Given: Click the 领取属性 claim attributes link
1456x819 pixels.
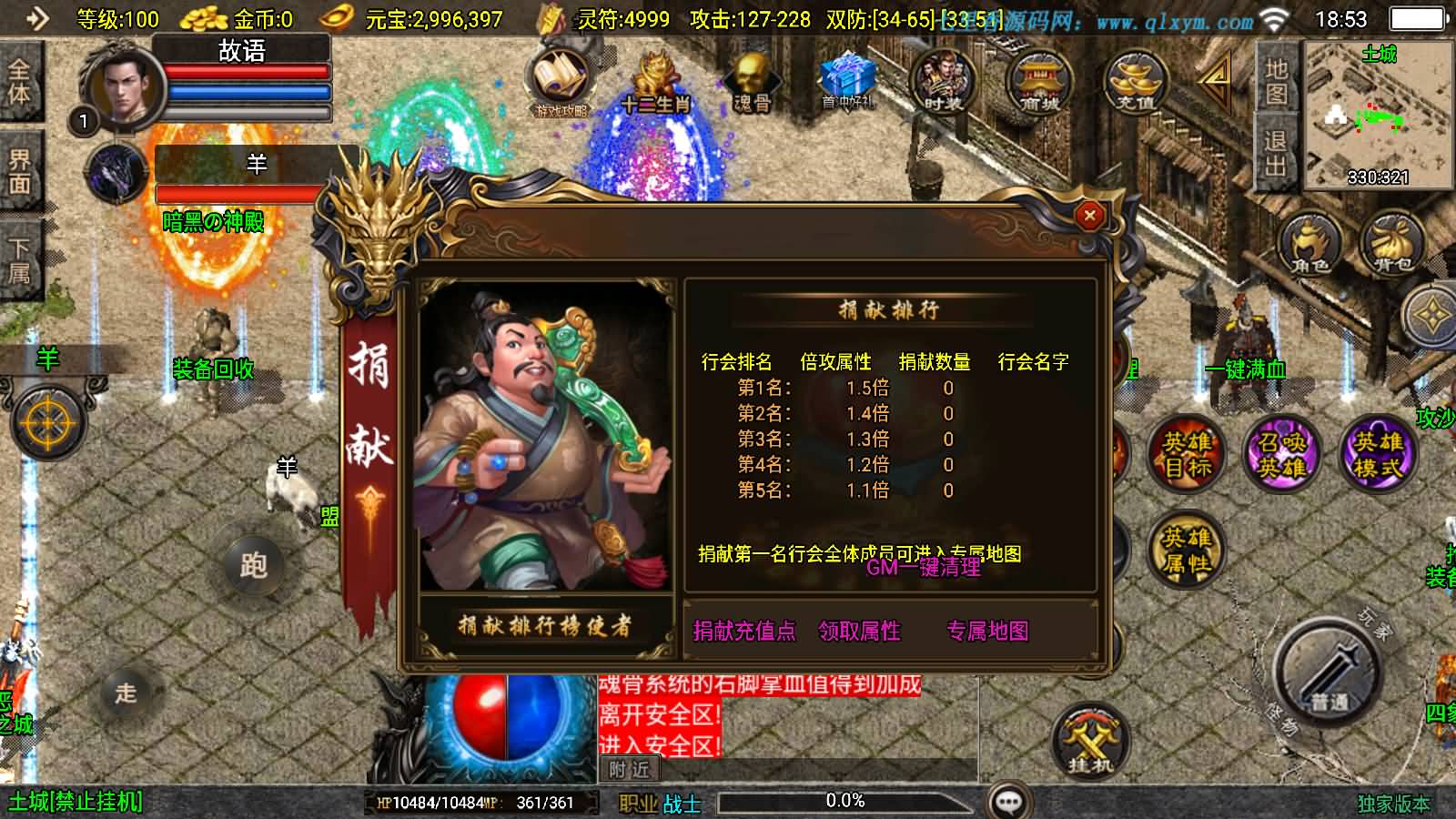Looking at the screenshot, I should tap(859, 631).
